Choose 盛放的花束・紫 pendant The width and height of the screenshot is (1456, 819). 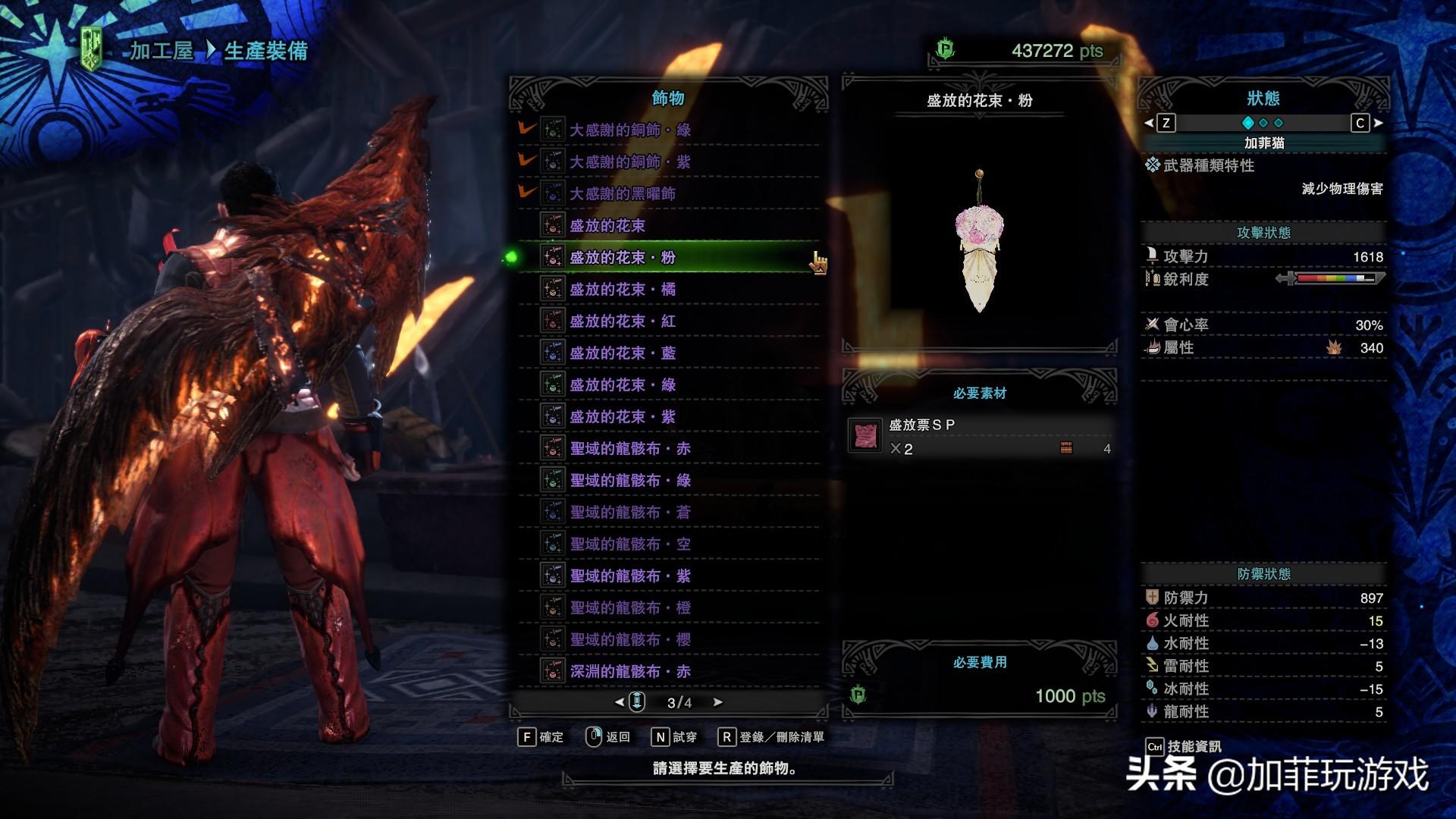pyautogui.click(x=622, y=416)
